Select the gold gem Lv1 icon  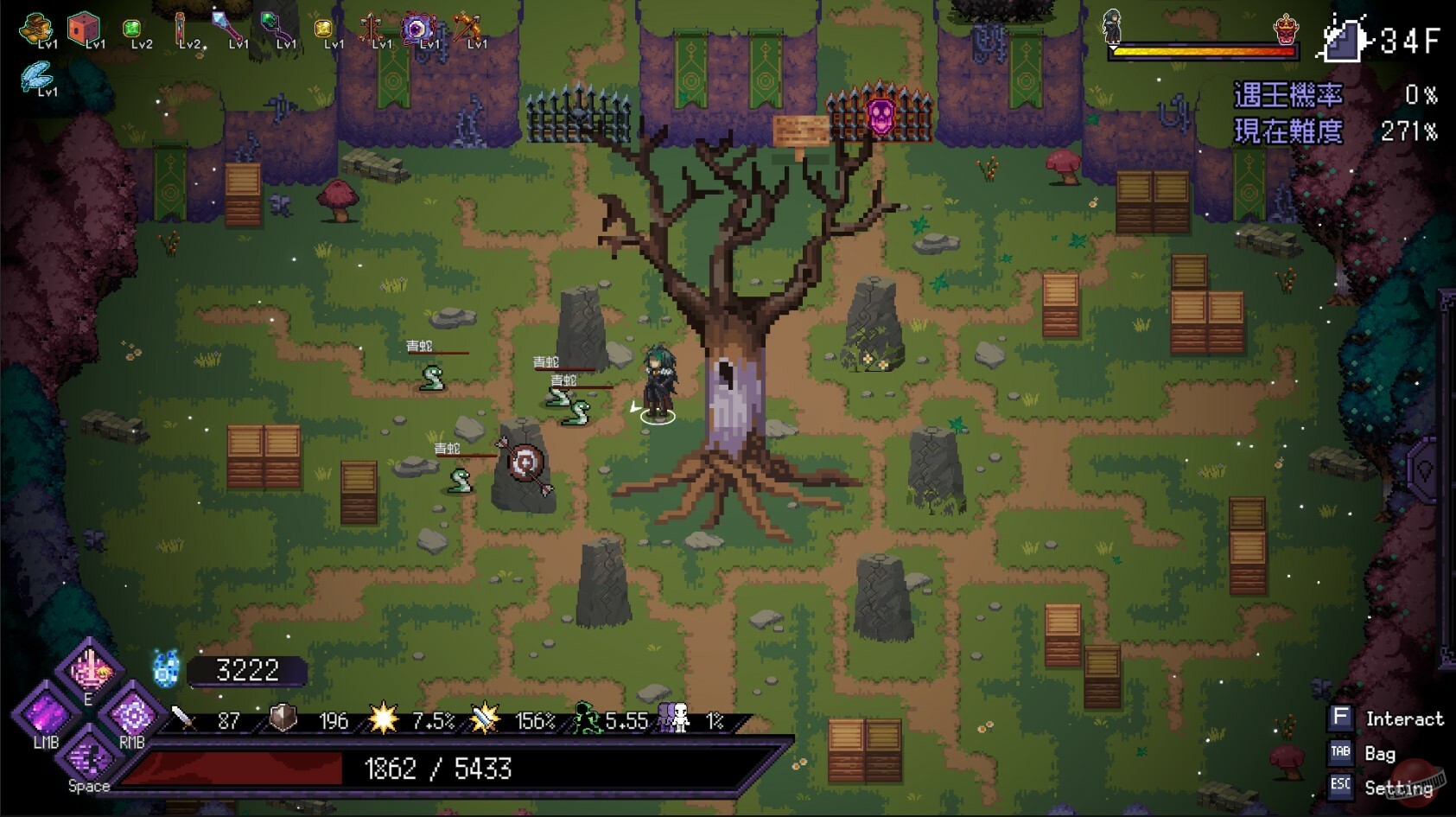click(x=321, y=29)
